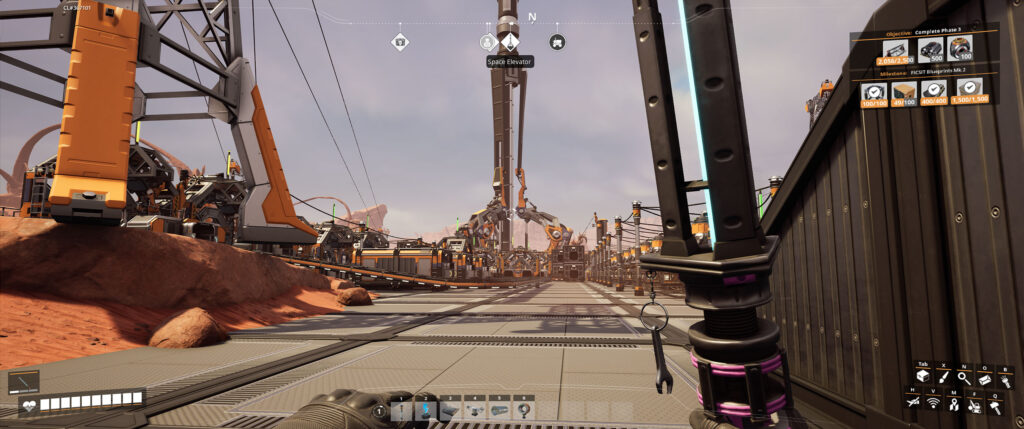Select the power pole hotbar slot

403,409
